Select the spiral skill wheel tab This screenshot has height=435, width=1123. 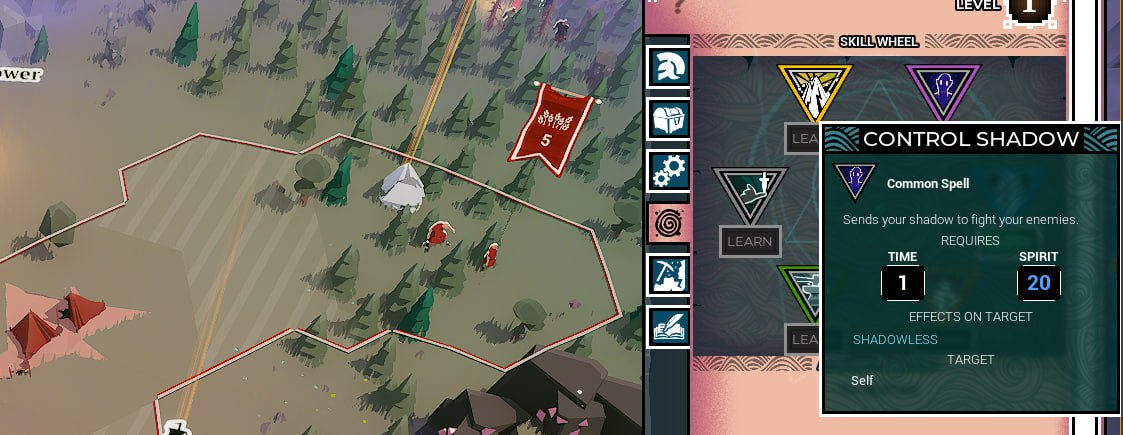tap(667, 222)
